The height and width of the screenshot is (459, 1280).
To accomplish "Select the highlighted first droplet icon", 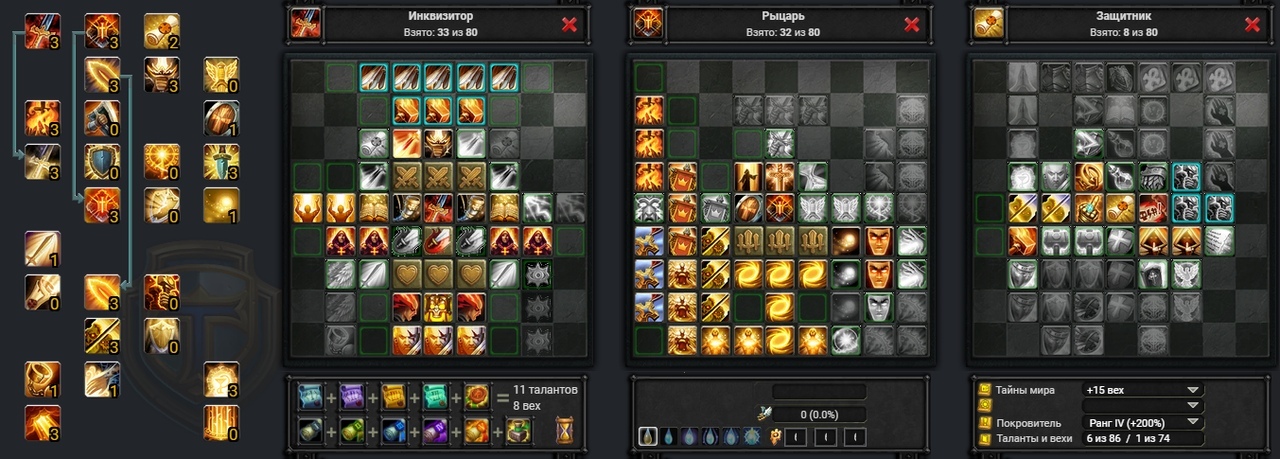I will coord(648,437).
